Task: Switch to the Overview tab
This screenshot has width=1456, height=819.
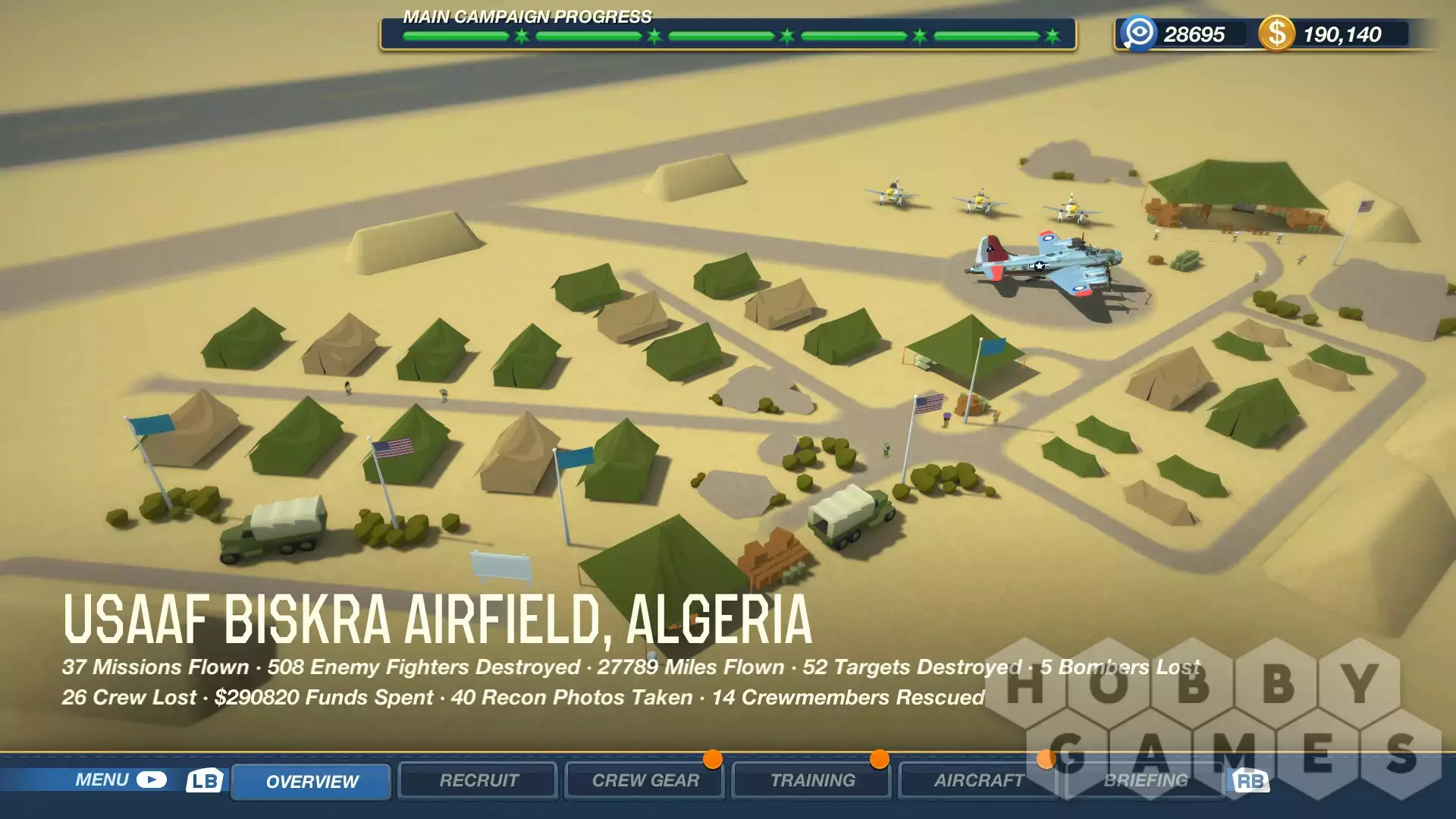Action: pos(311,781)
